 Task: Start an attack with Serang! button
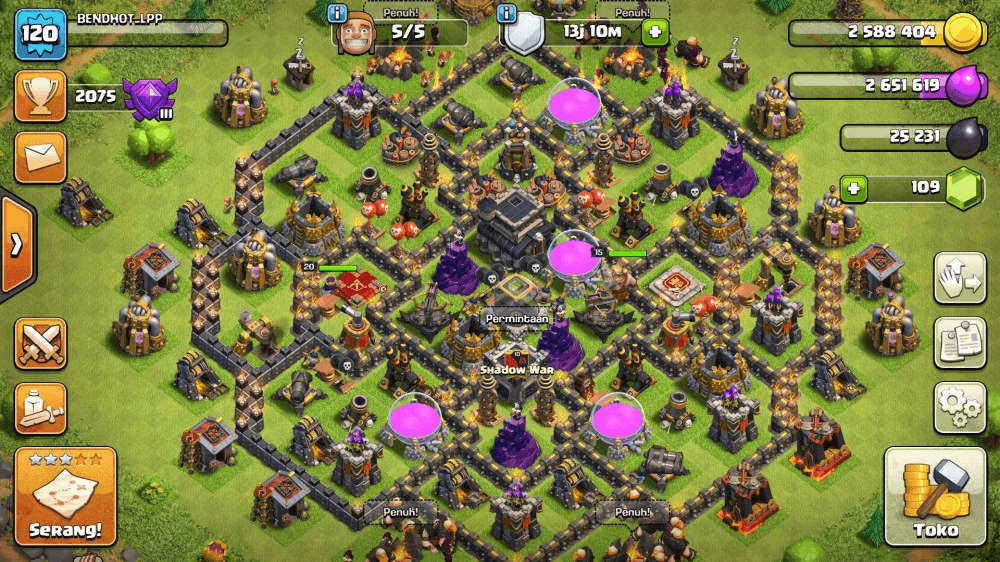(x=65, y=497)
